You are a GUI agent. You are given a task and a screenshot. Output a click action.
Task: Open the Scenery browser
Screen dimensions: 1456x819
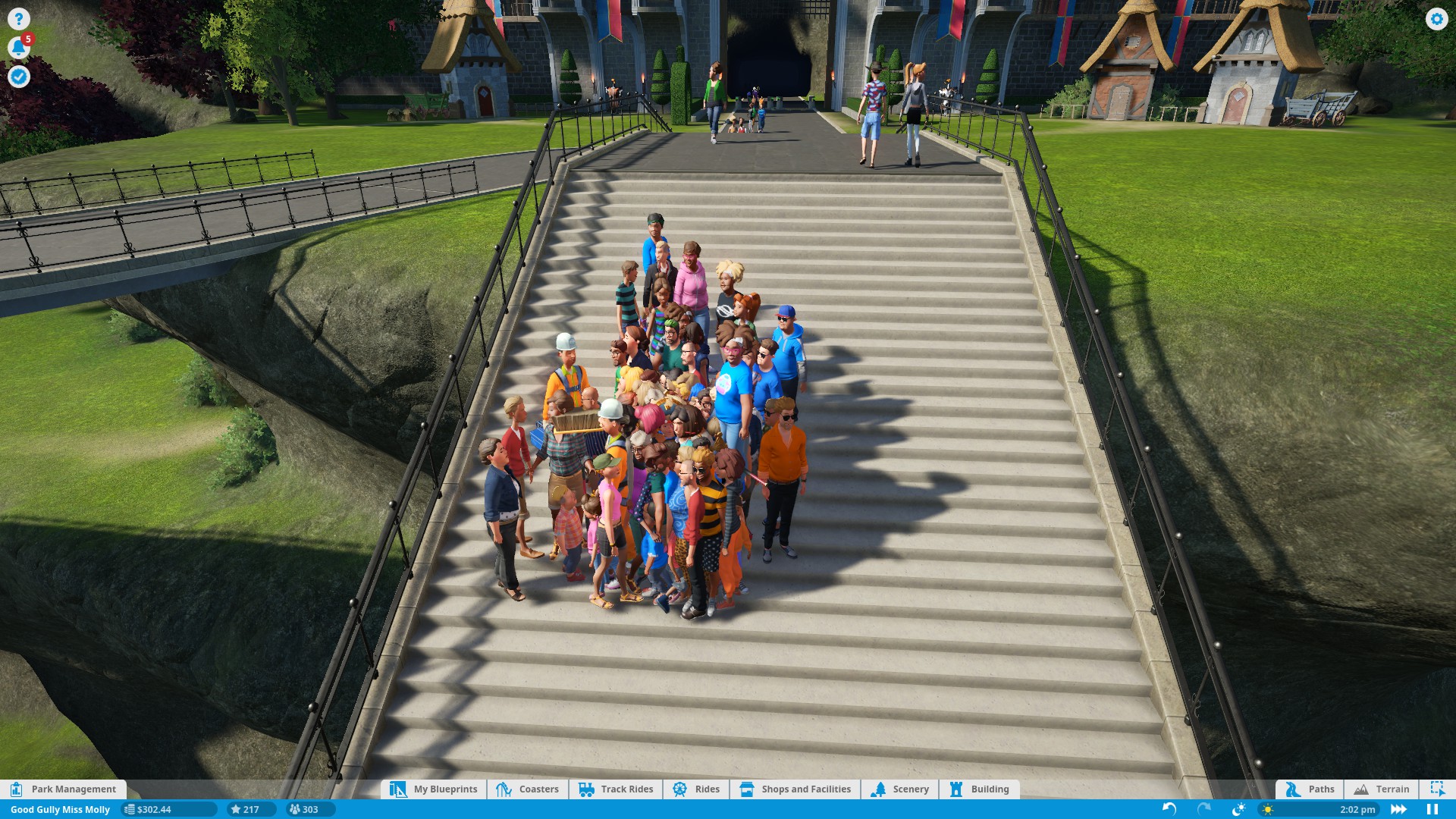coord(902,789)
